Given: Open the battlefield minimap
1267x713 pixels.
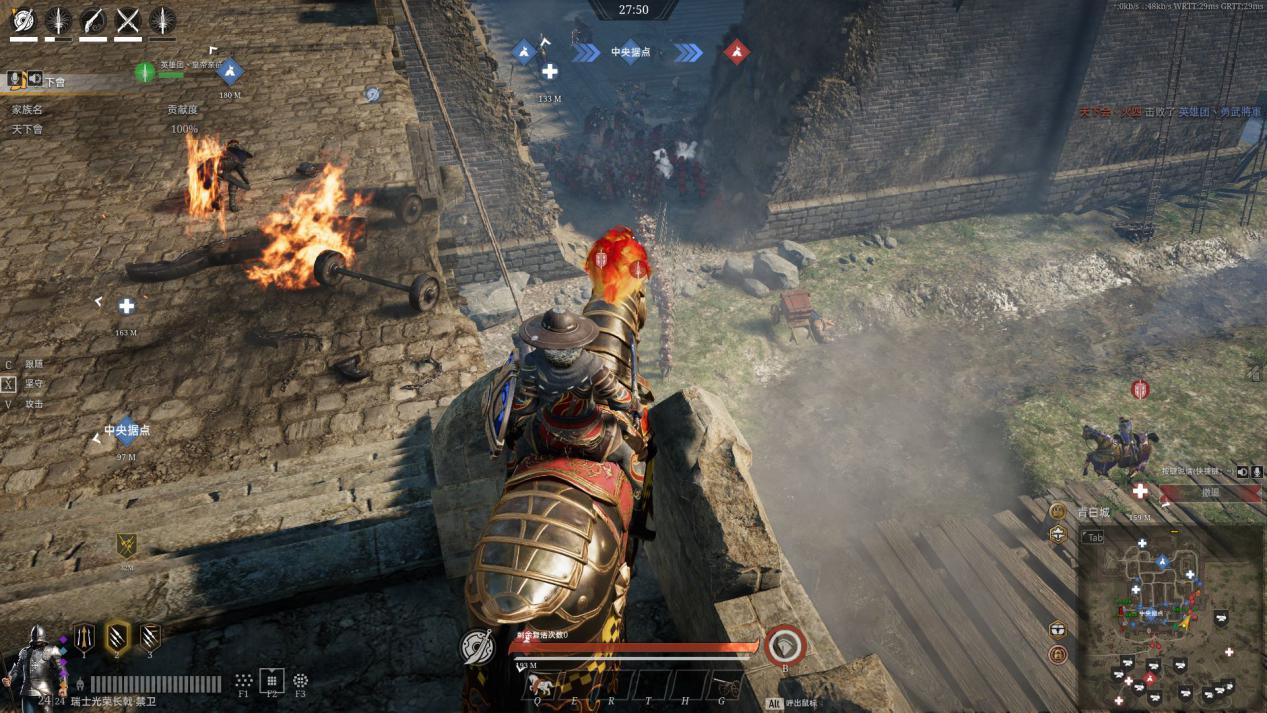Looking at the screenshot, I should pyautogui.click(x=1171, y=619).
